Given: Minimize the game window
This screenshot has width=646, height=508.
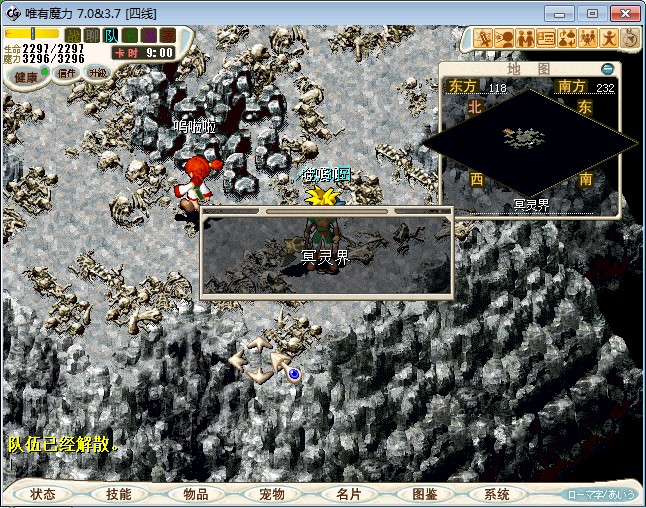Looking at the screenshot, I should point(564,13).
